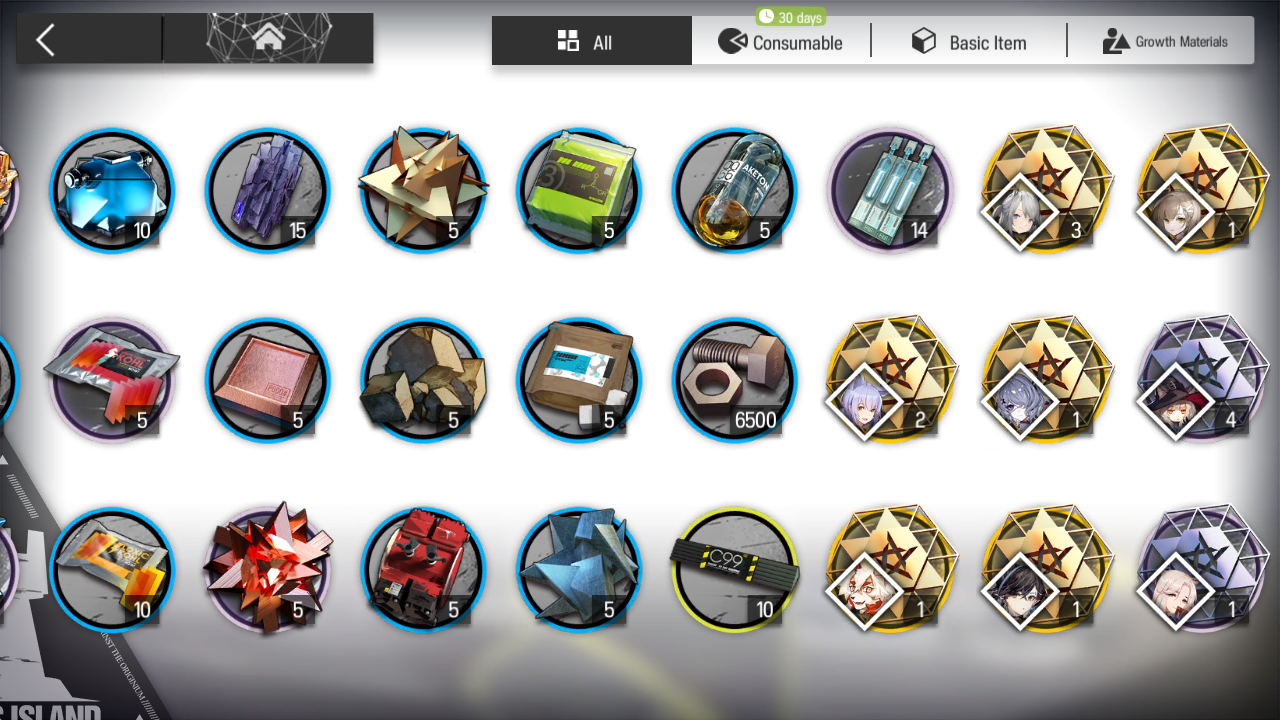Switch to the All tab
Viewport: 1280px width, 720px height.
point(591,41)
